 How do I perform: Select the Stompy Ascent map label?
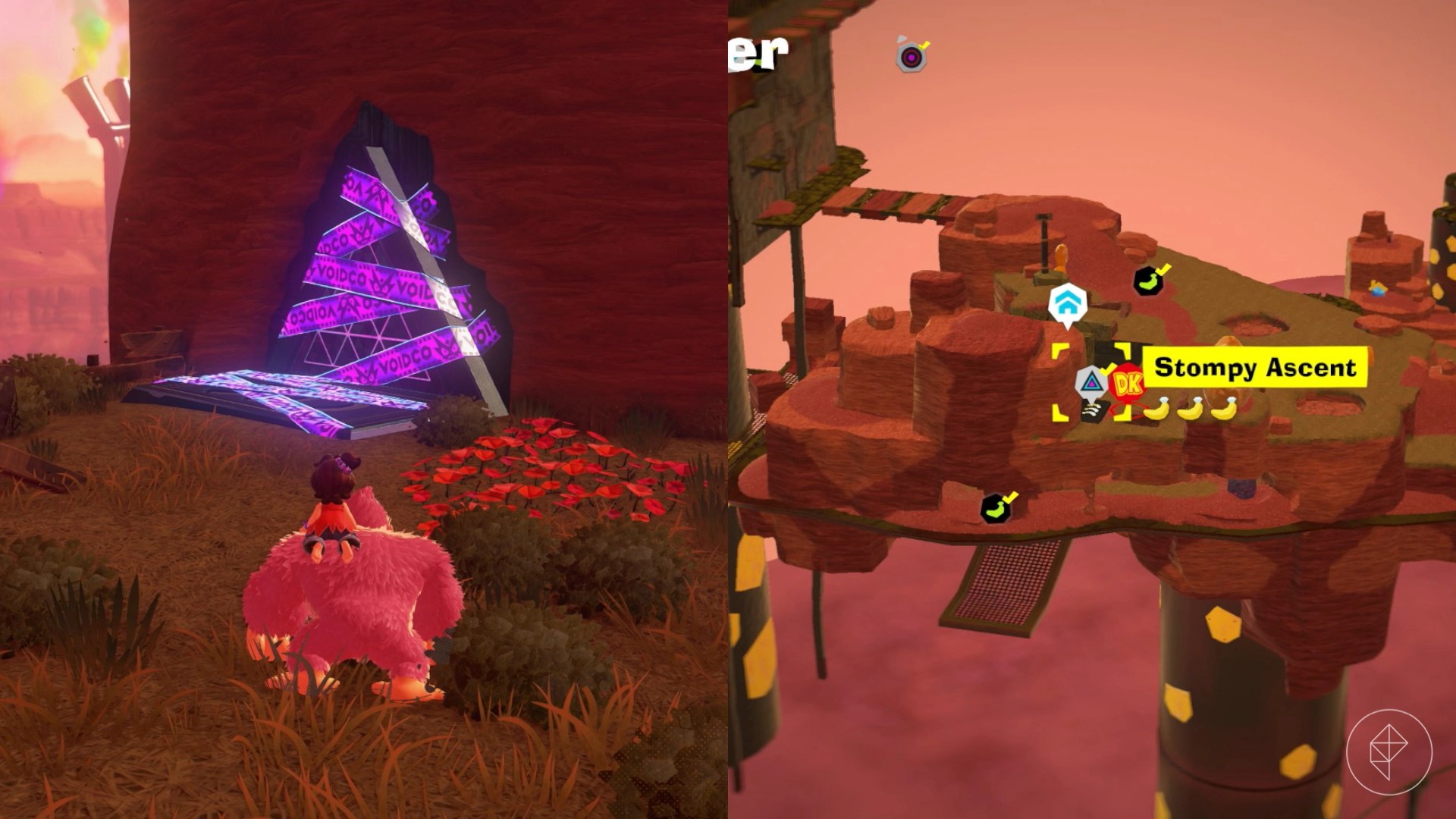tap(1254, 368)
